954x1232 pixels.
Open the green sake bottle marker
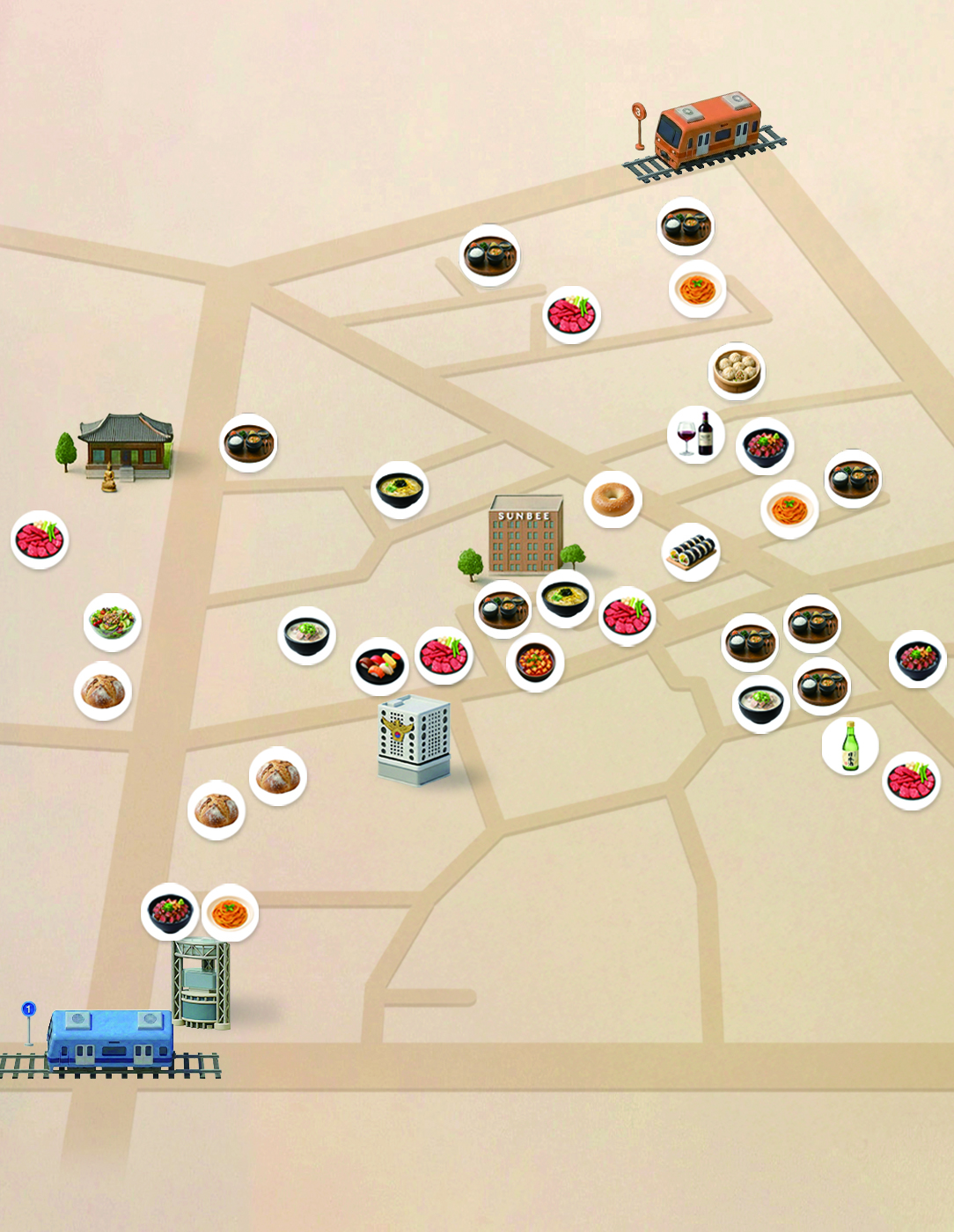coord(850,746)
